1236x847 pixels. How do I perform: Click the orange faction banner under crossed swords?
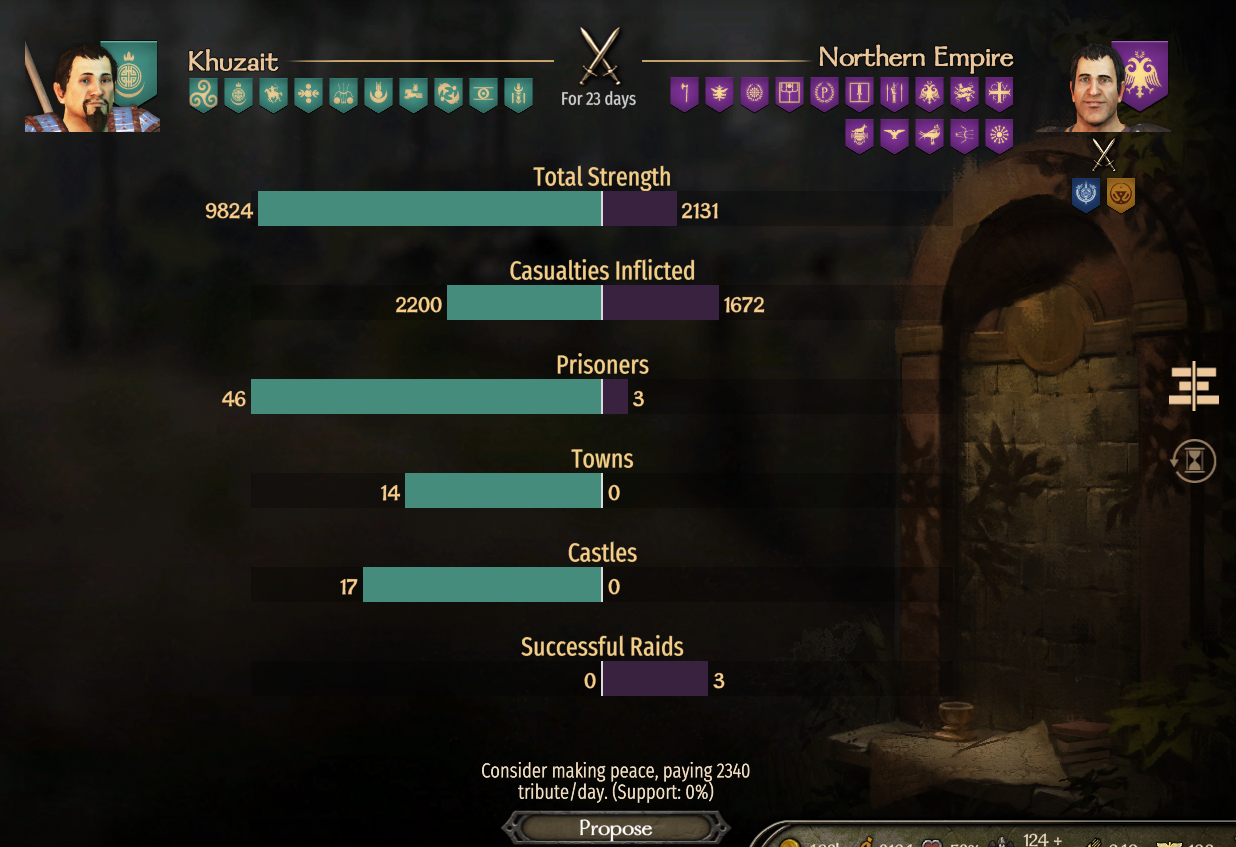pyautogui.click(x=1121, y=194)
